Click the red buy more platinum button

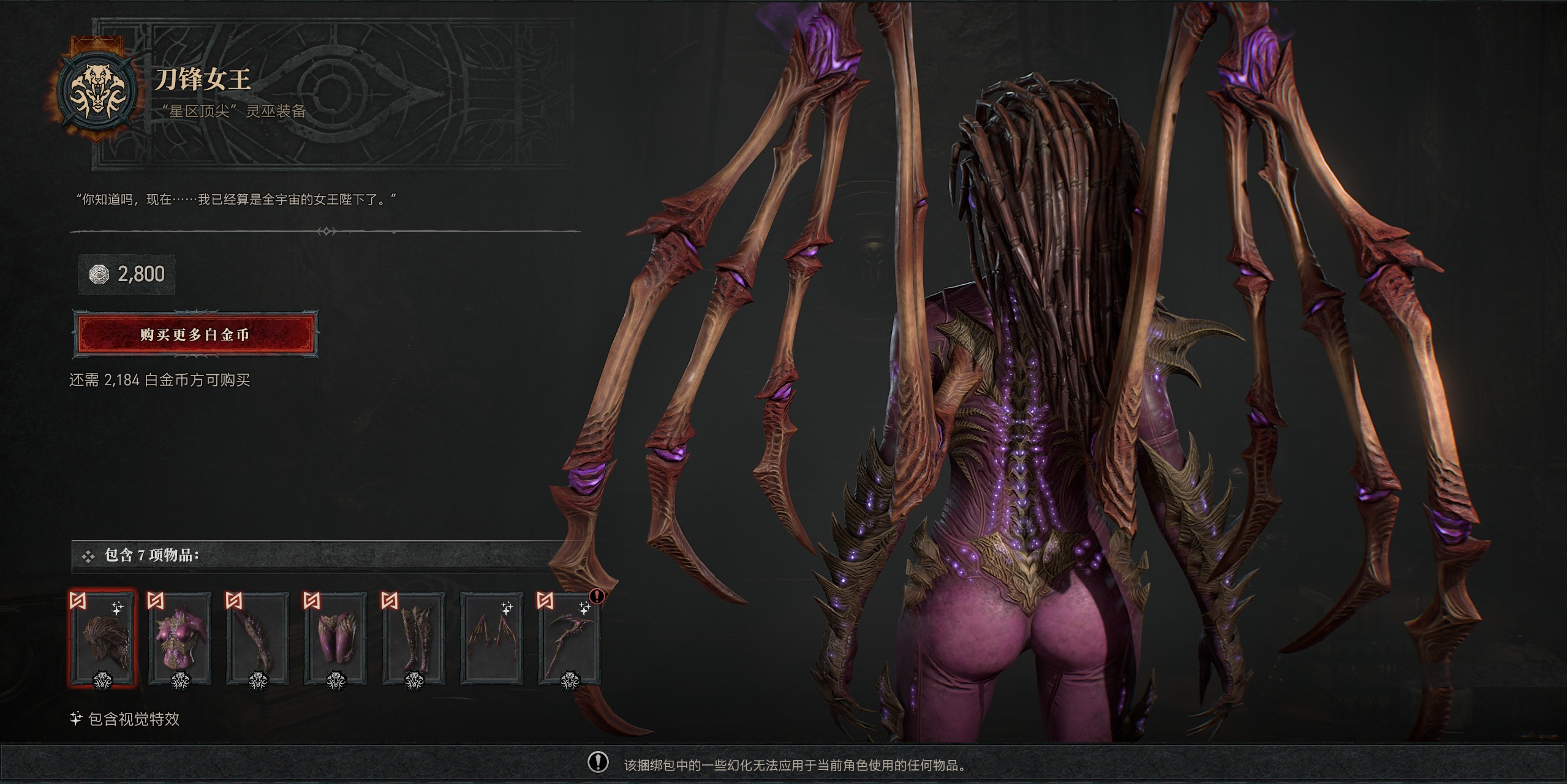click(195, 334)
